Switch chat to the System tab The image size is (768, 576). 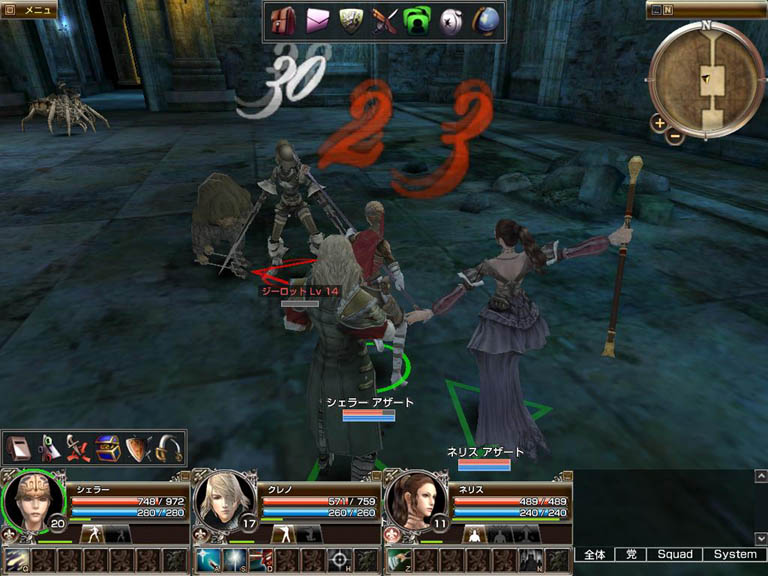tap(735, 554)
